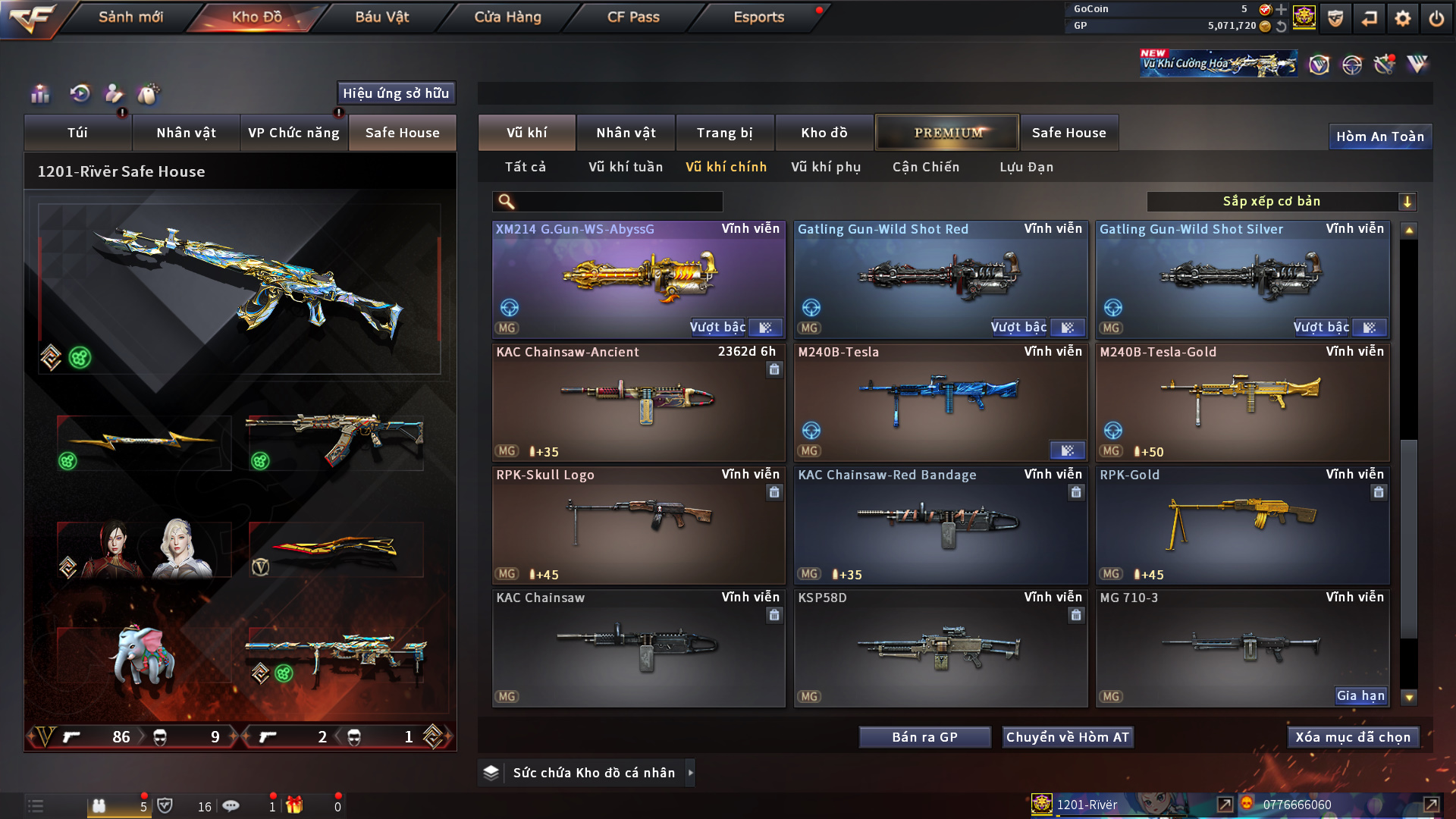The height and width of the screenshot is (819, 1456).
Task: Open the PREMIUM inventory tab
Action: [x=947, y=133]
